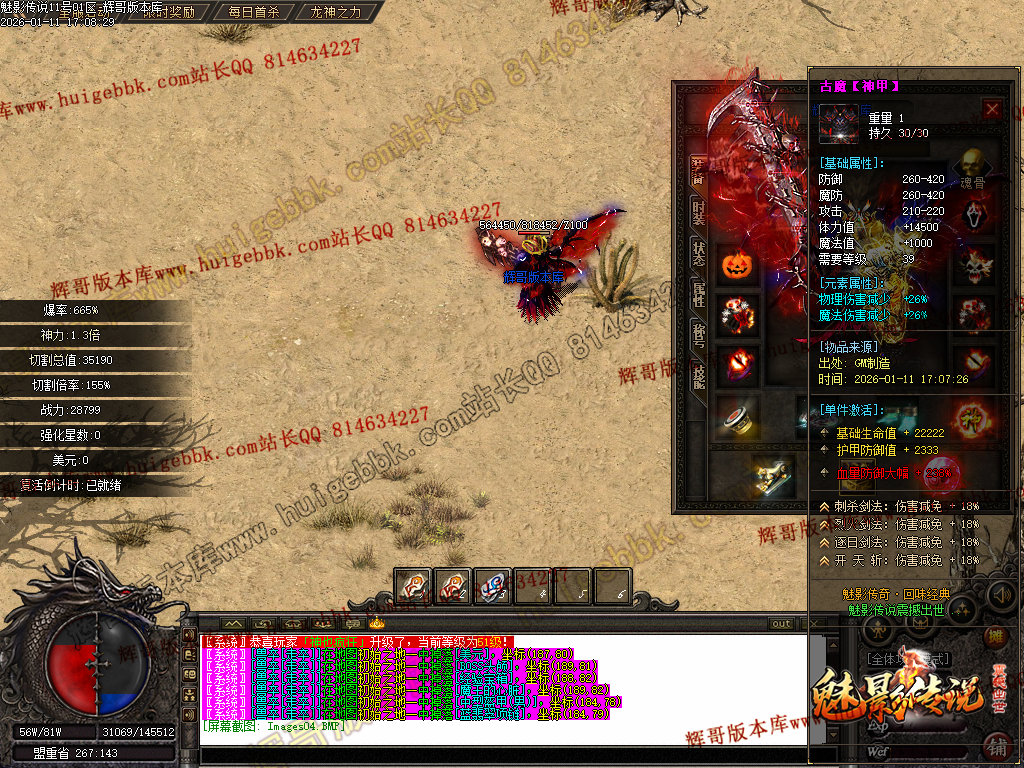Switch to the 技能 skills tab
The width and height of the screenshot is (1024, 768).
pos(699,375)
